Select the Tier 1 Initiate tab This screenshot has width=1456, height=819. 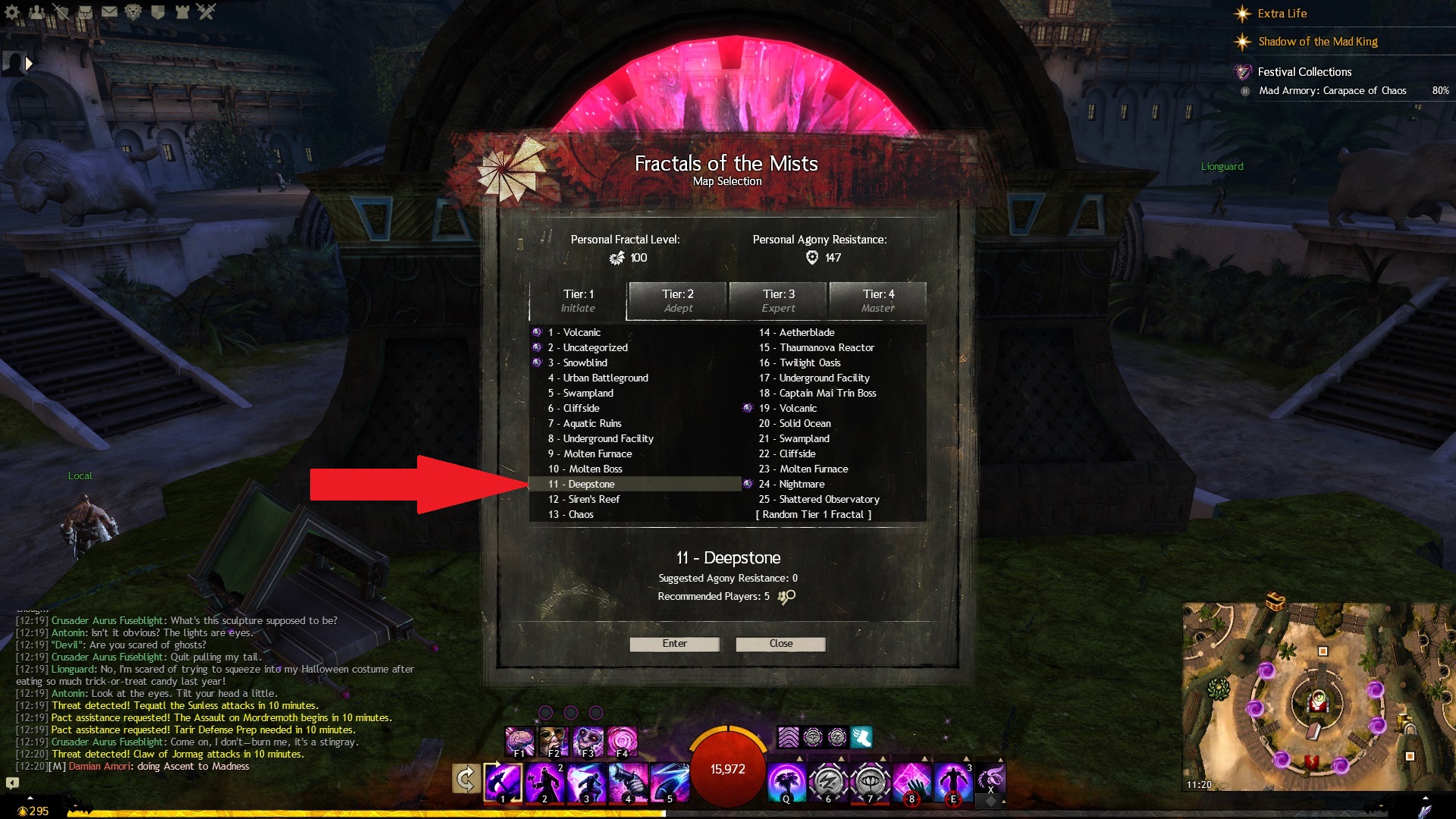pyautogui.click(x=578, y=301)
